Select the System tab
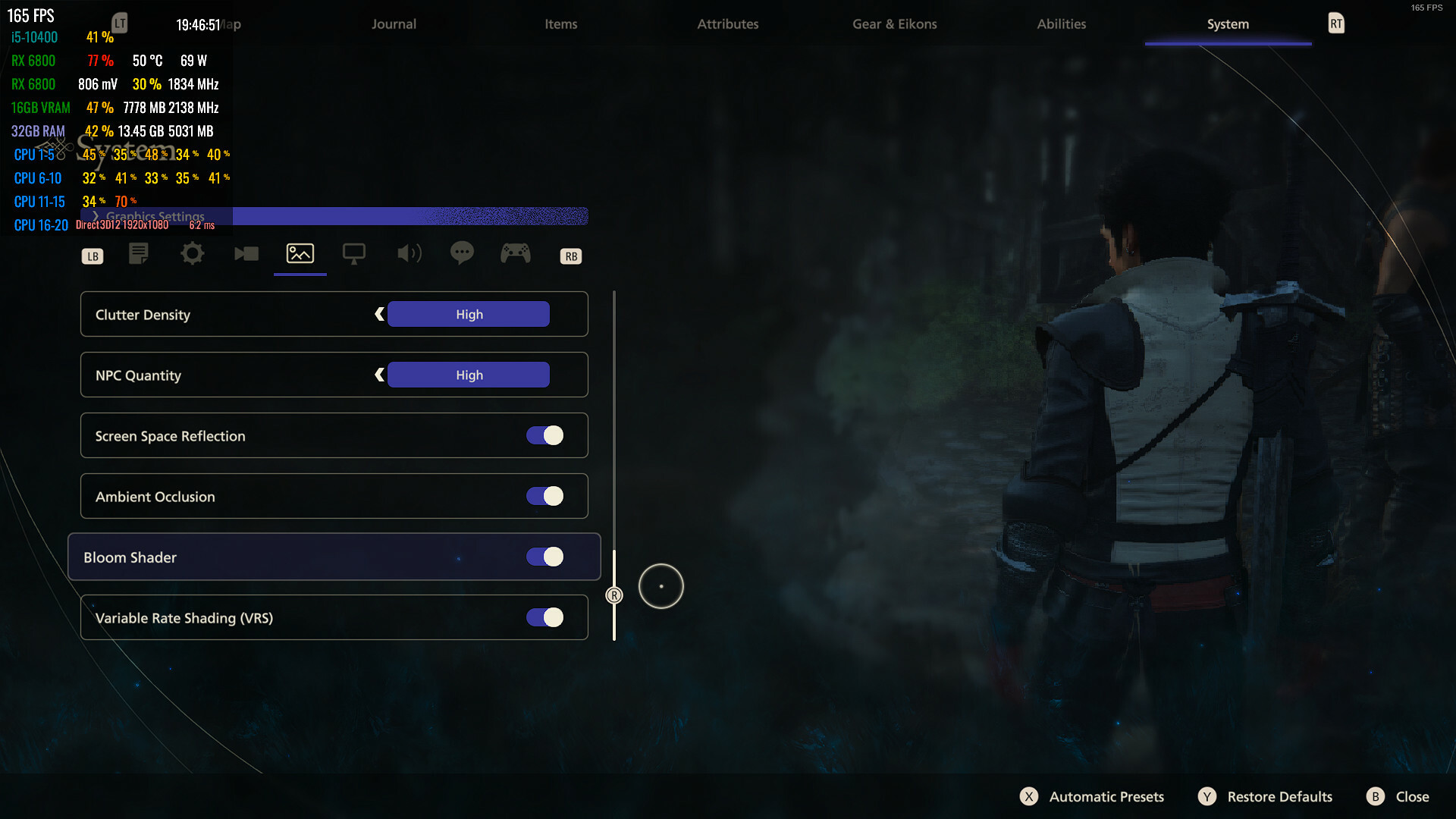 [x=1228, y=24]
